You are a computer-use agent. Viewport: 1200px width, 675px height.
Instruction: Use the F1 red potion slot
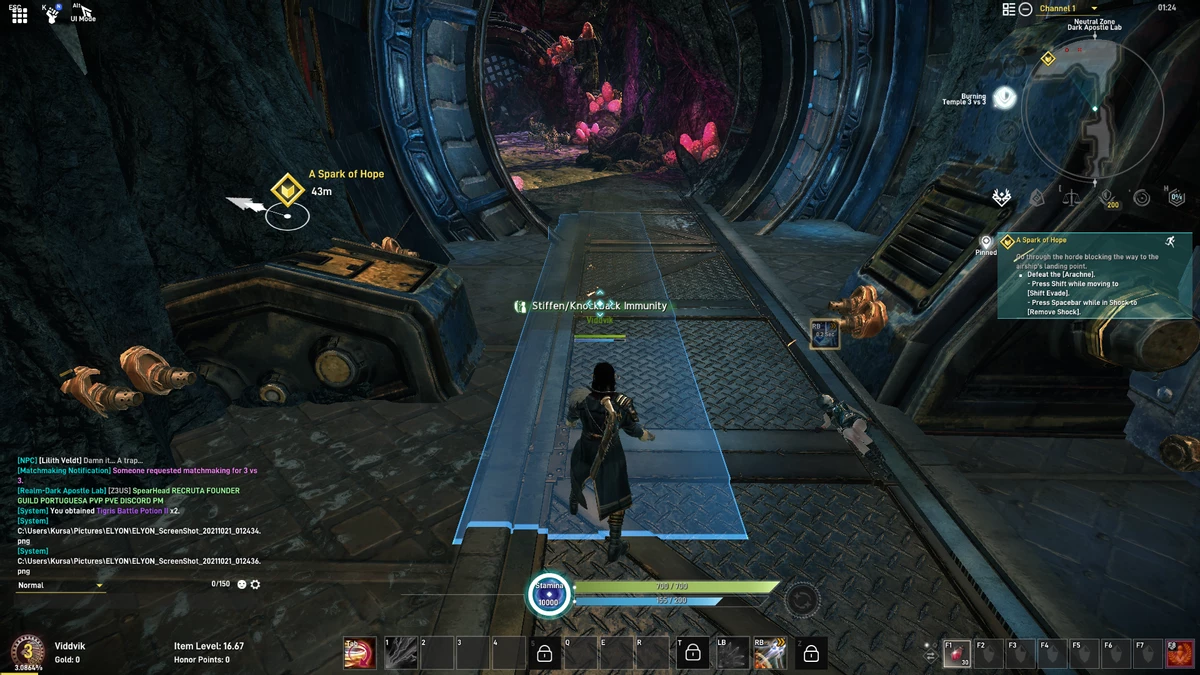click(957, 653)
